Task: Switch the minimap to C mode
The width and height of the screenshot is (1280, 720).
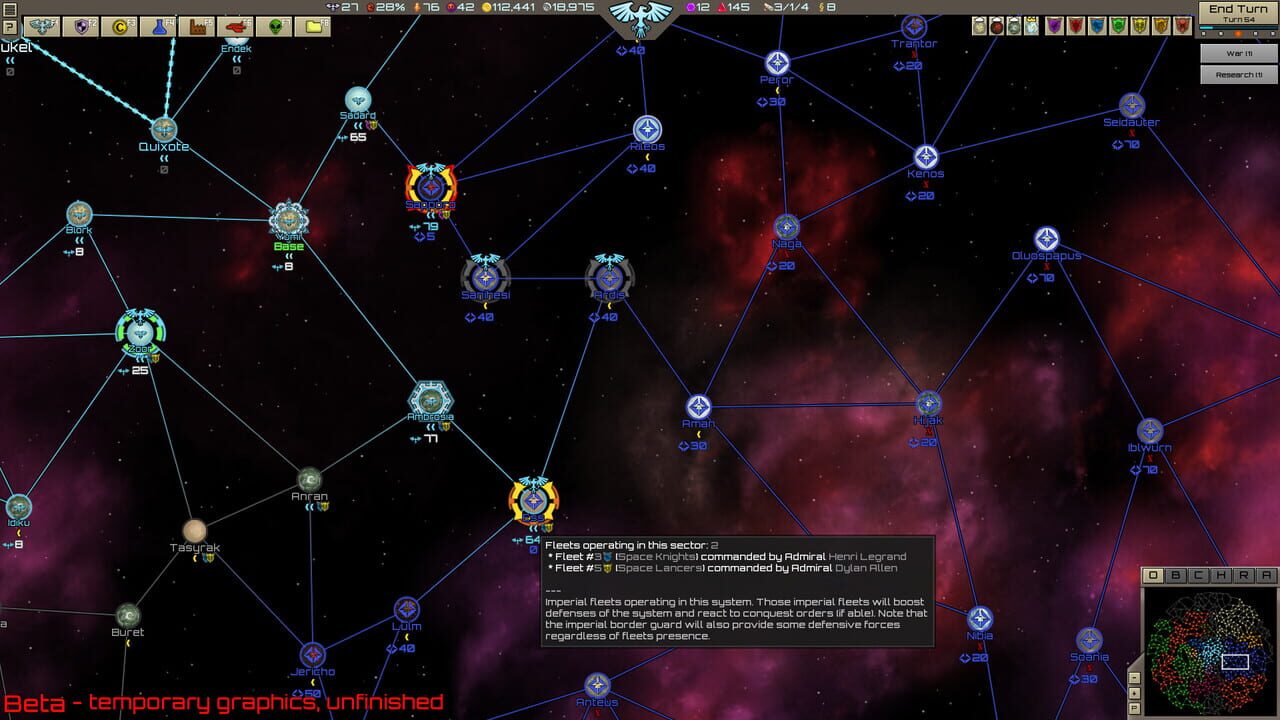Action: pos(1198,575)
